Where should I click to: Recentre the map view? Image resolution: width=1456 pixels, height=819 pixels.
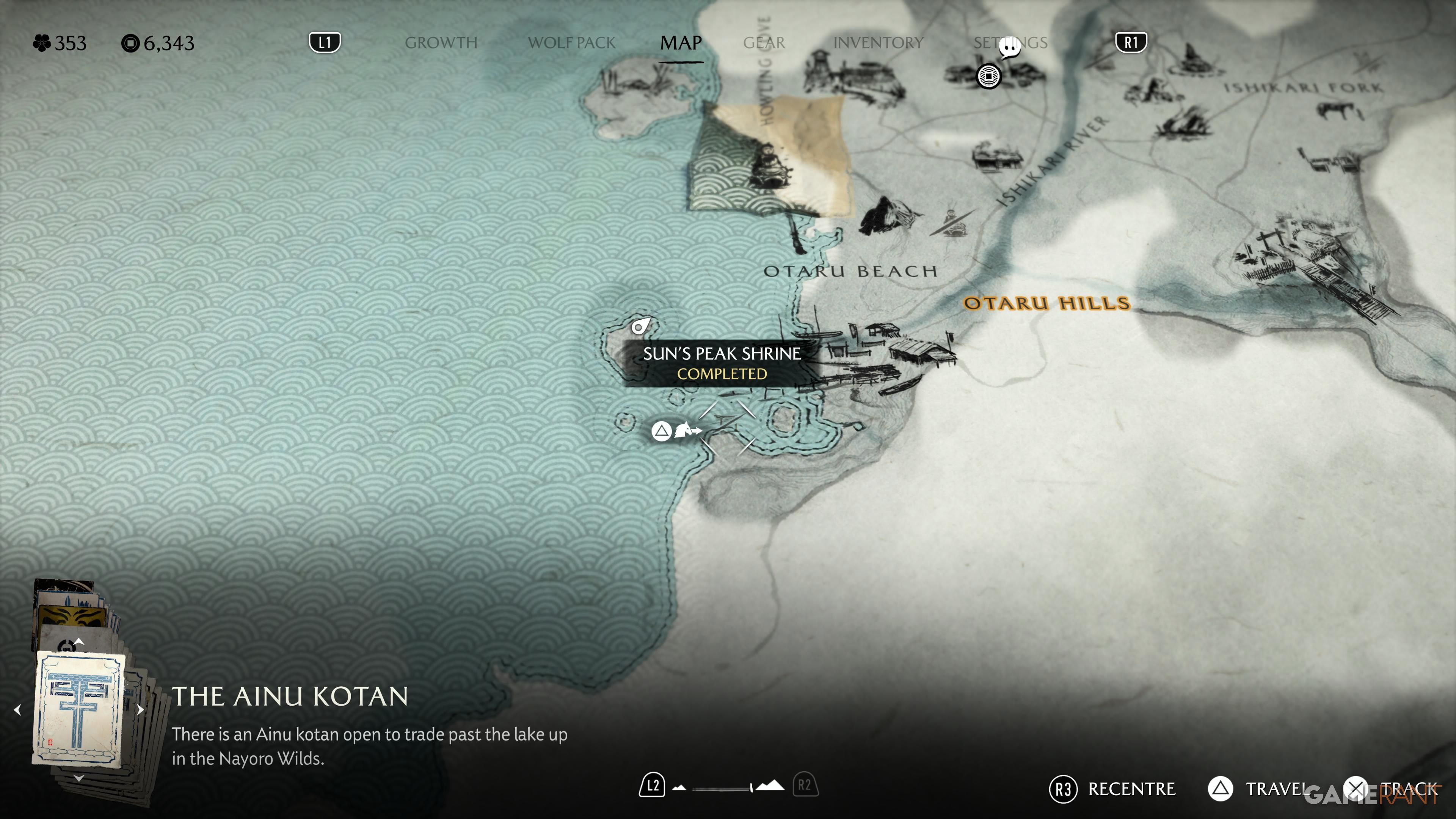tap(1112, 789)
